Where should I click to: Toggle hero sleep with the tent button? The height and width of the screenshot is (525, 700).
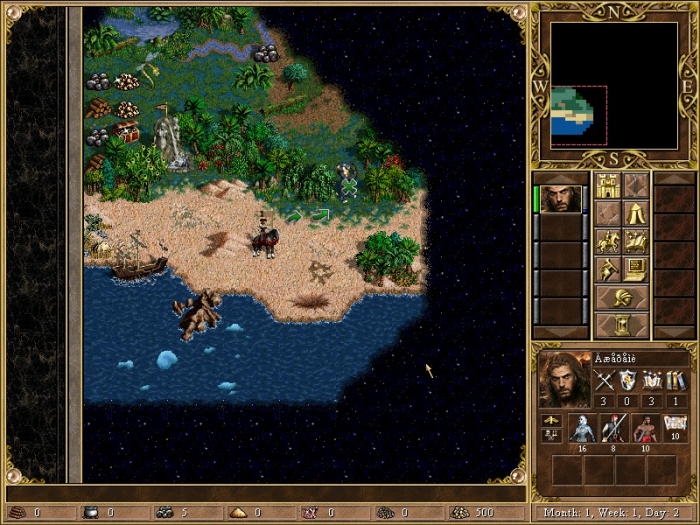click(636, 213)
